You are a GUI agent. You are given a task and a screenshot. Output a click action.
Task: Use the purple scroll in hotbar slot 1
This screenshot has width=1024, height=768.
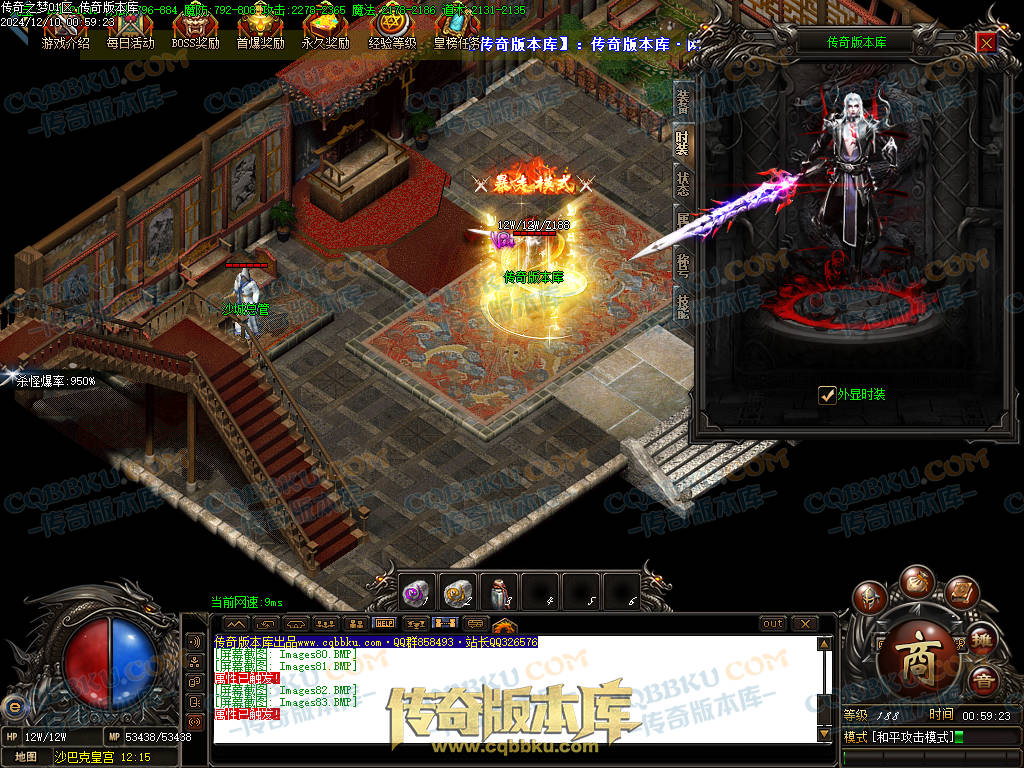[x=417, y=592]
